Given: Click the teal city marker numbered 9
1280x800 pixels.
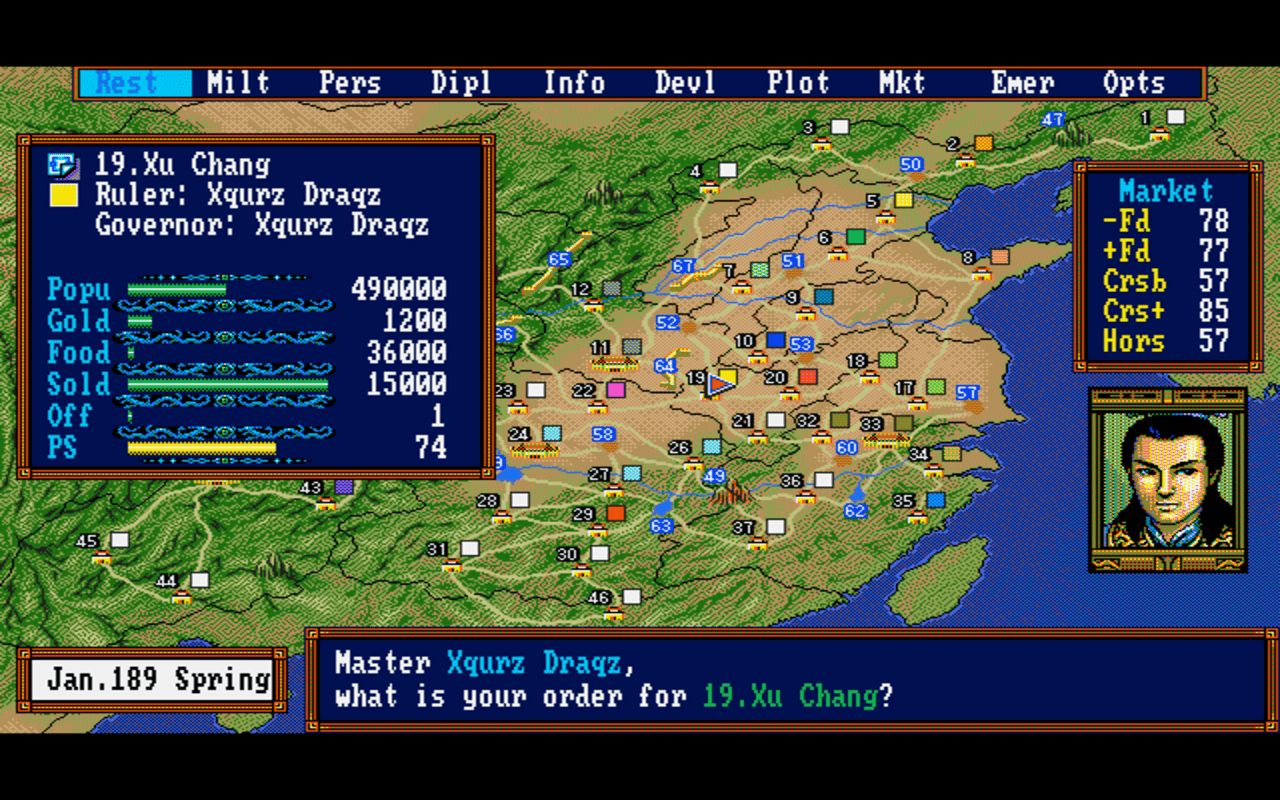Looking at the screenshot, I should [x=824, y=297].
